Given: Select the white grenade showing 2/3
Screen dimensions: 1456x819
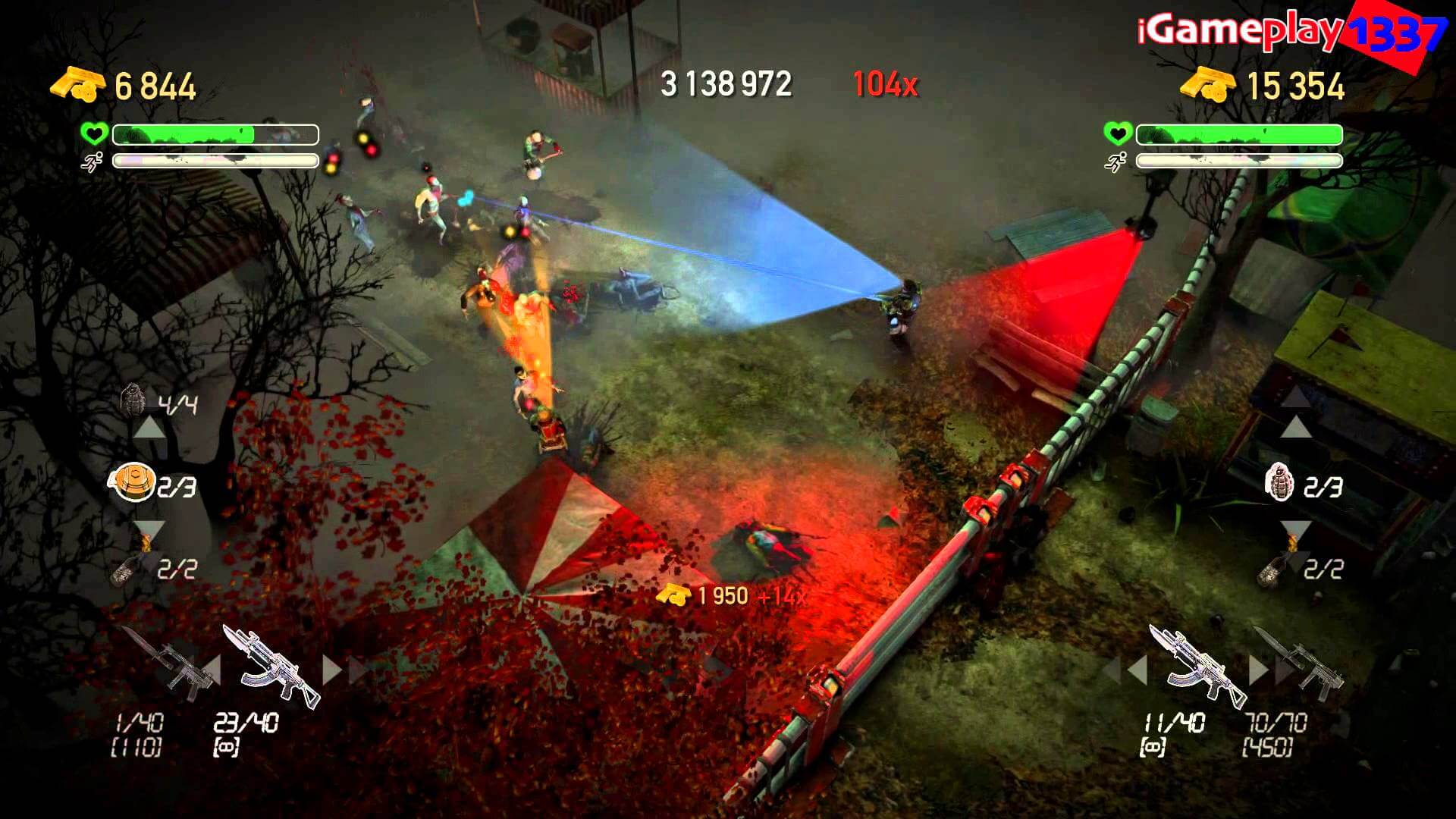Looking at the screenshot, I should [x=1280, y=482].
